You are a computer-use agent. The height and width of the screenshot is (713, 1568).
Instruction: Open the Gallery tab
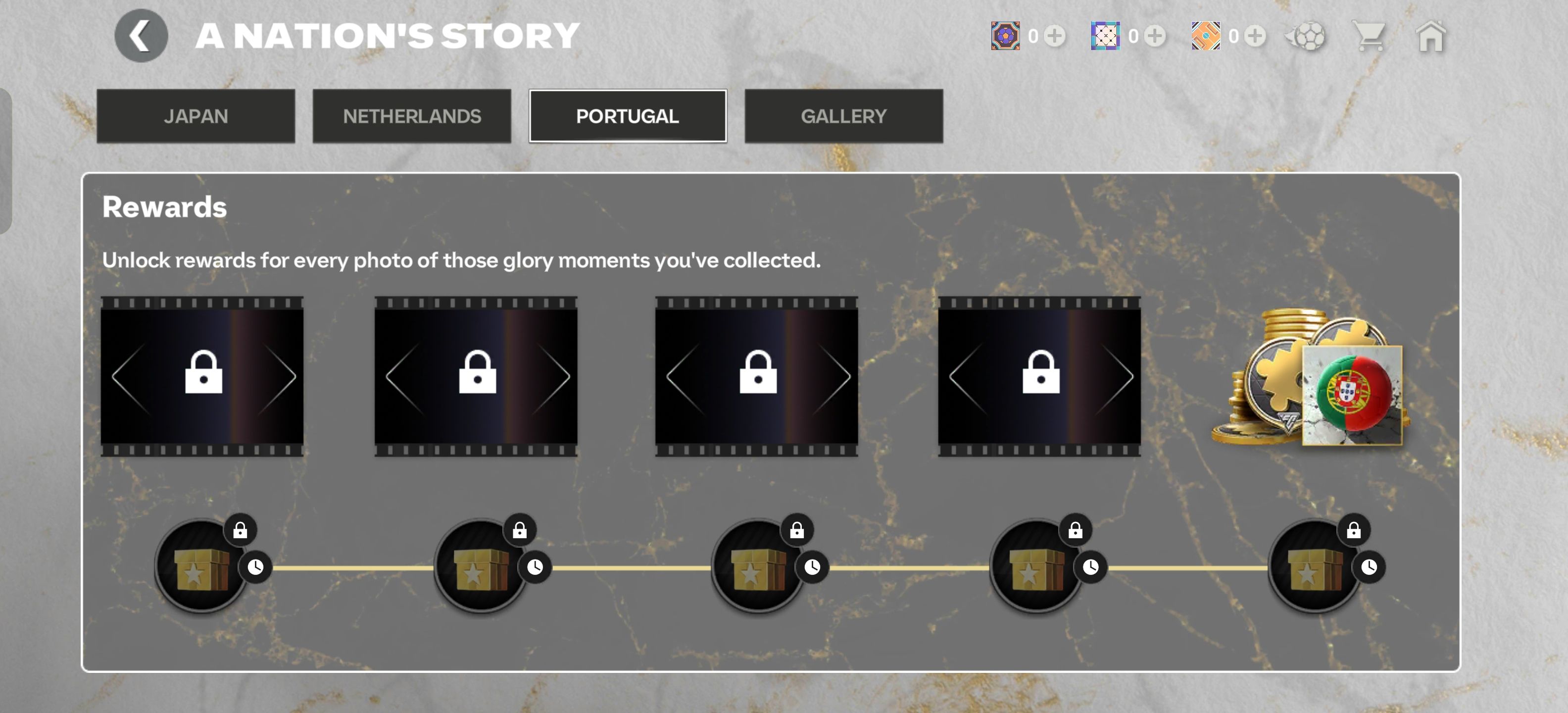(843, 116)
